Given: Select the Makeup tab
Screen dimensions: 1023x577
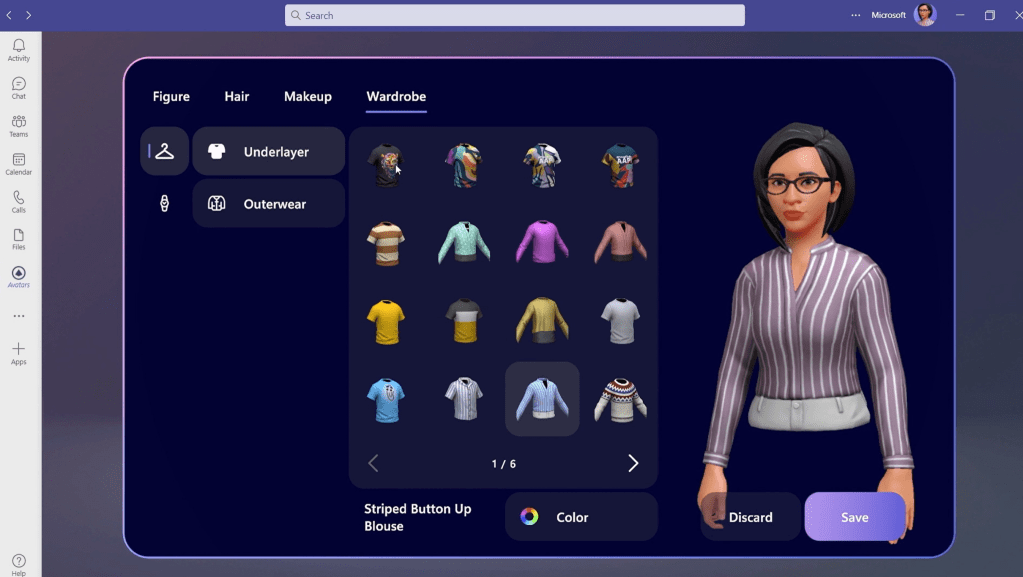Looking at the screenshot, I should coord(307,97).
